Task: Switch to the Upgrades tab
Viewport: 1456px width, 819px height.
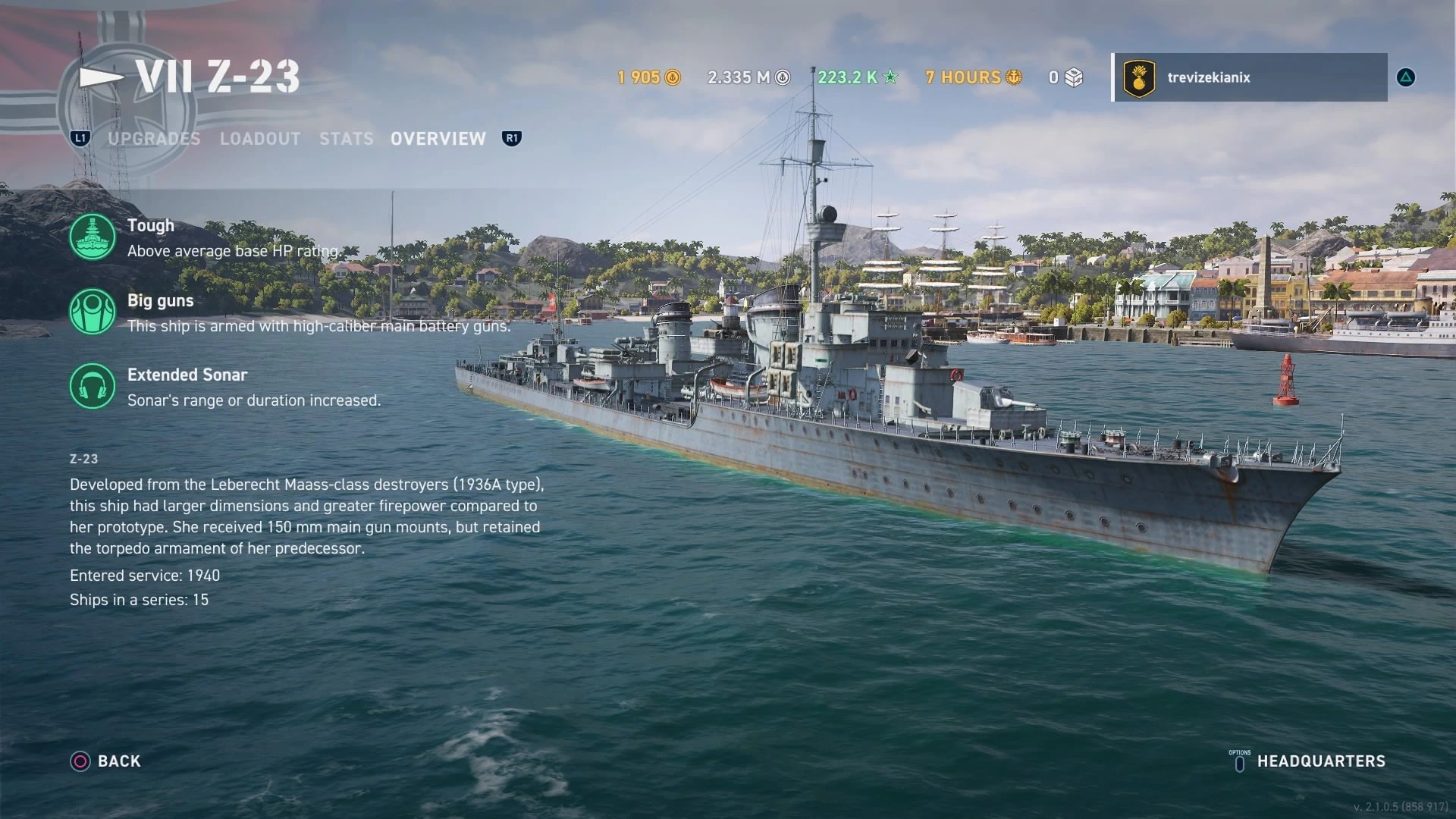Action: [x=154, y=139]
